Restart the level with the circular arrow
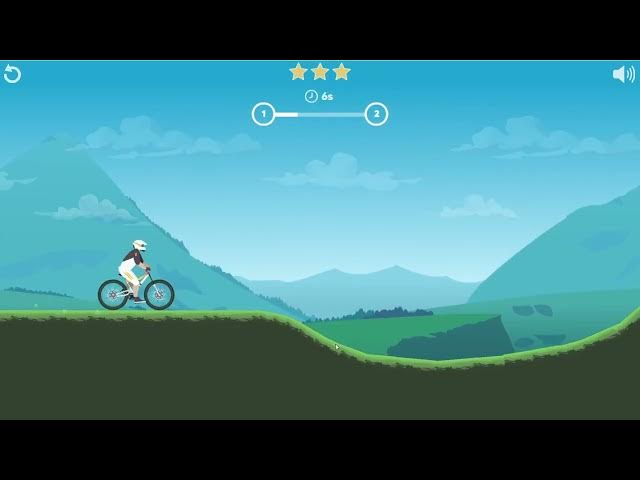This screenshot has width=640, height=480. click(12, 74)
